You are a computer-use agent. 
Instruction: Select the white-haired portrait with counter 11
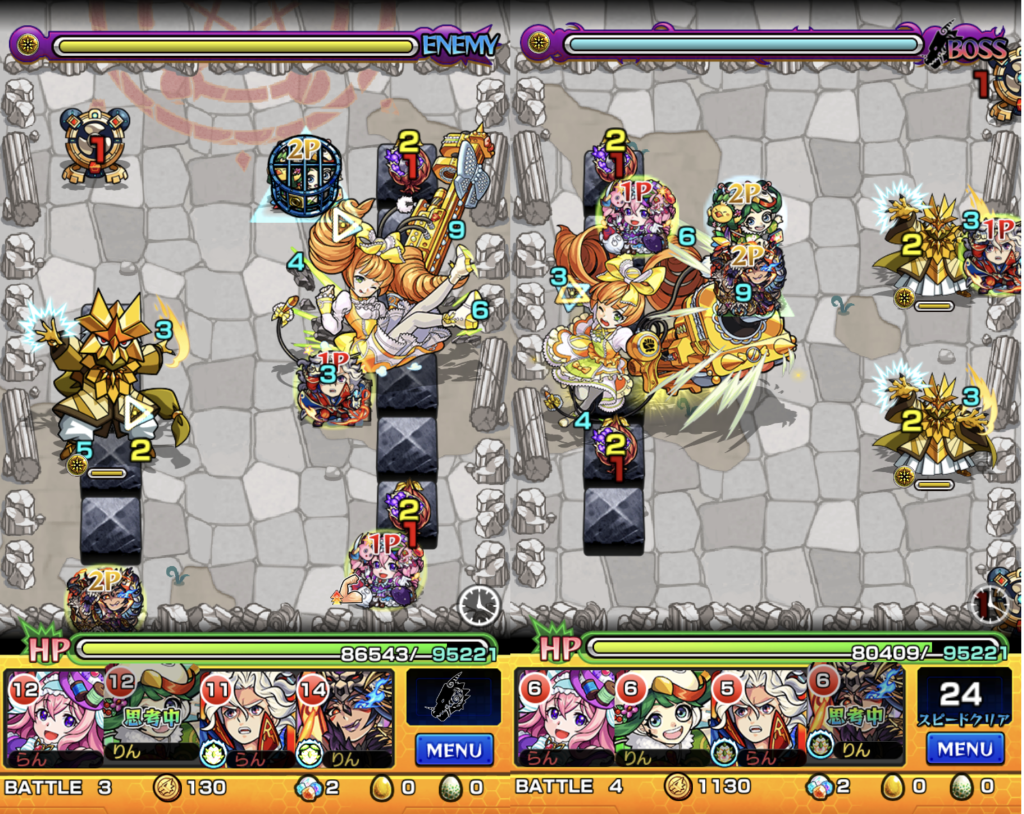pos(248,717)
